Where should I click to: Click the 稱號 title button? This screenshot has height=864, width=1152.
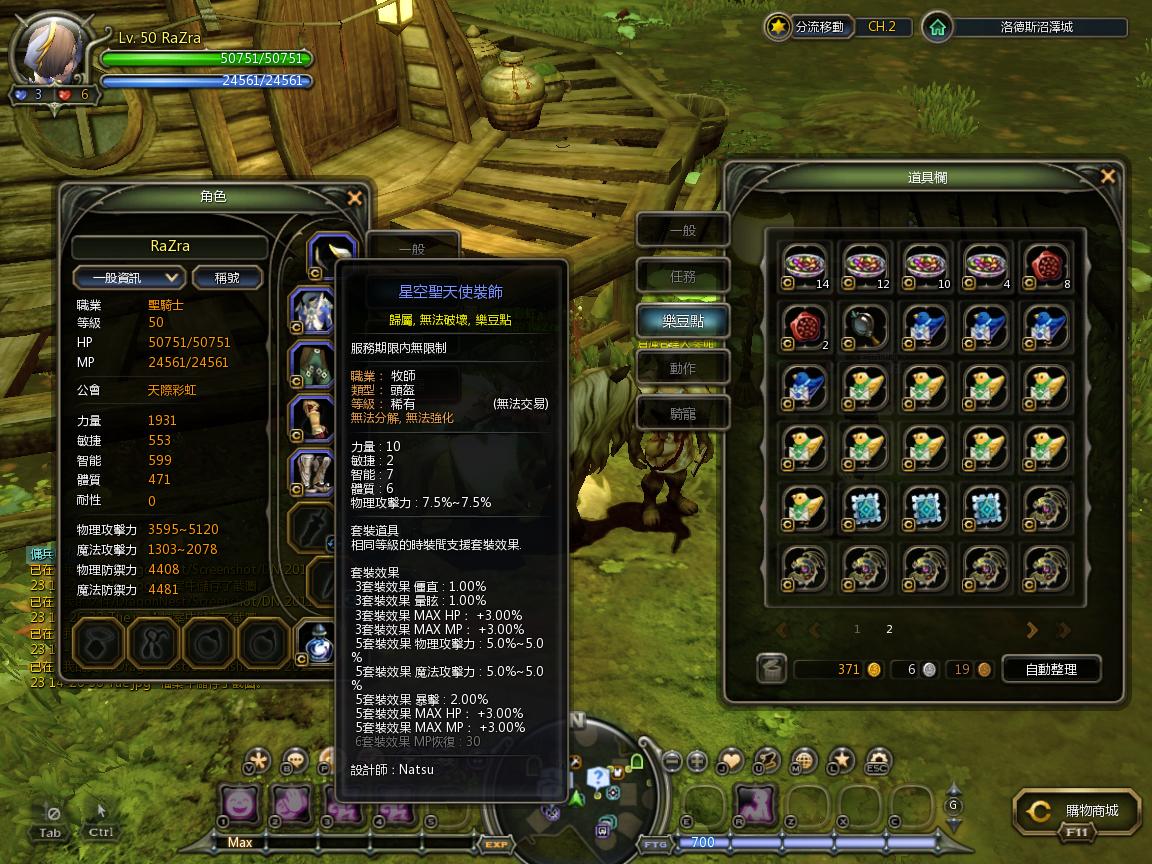[227, 277]
